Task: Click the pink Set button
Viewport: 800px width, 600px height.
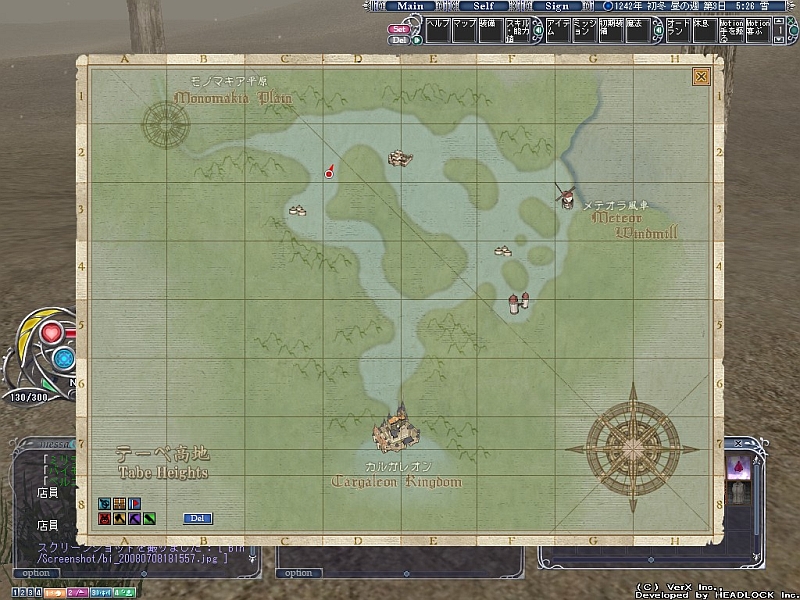Action: click(399, 29)
